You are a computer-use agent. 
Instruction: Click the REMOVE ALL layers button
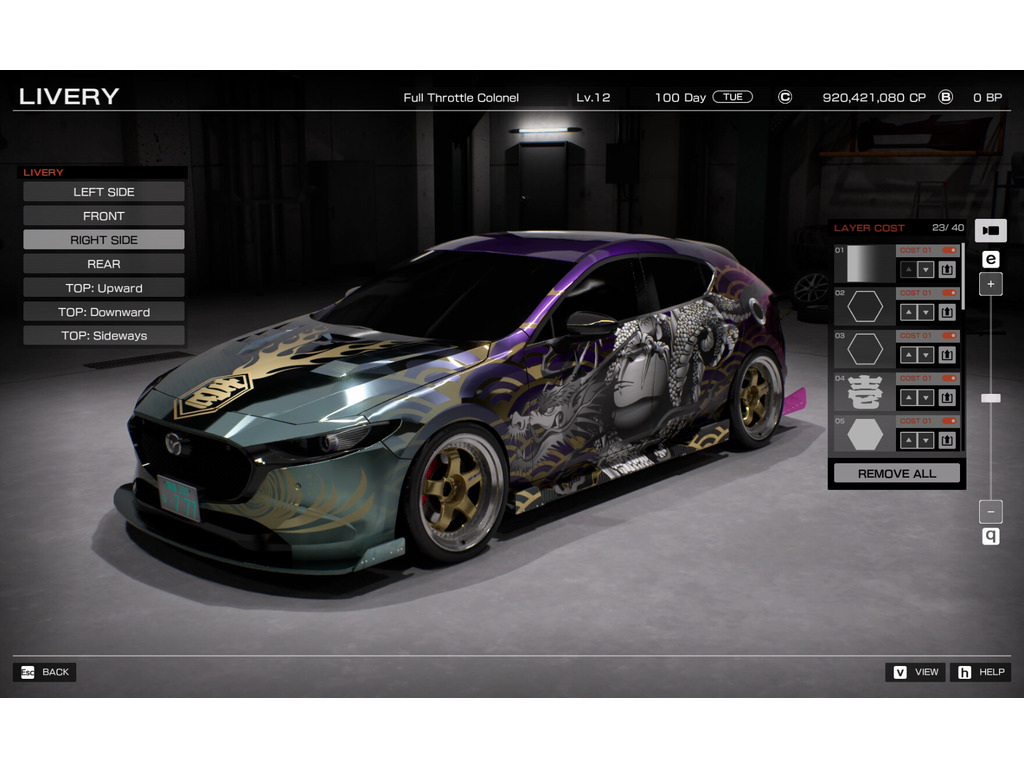click(x=896, y=473)
